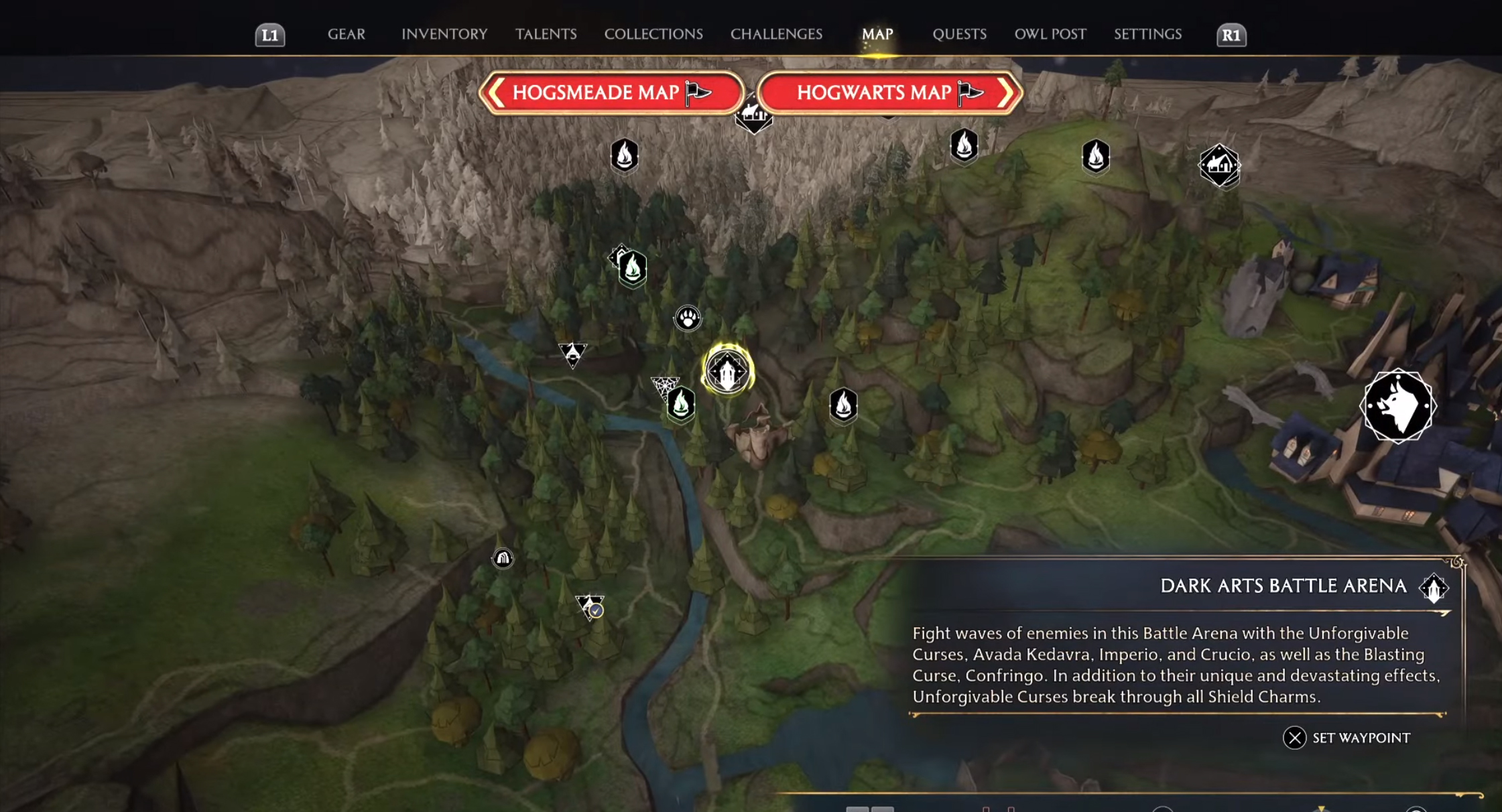The width and height of the screenshot is (1502, 812).
Task: Click the undiscovered Floo Flame icon at top center
Action: coord(625,157)
